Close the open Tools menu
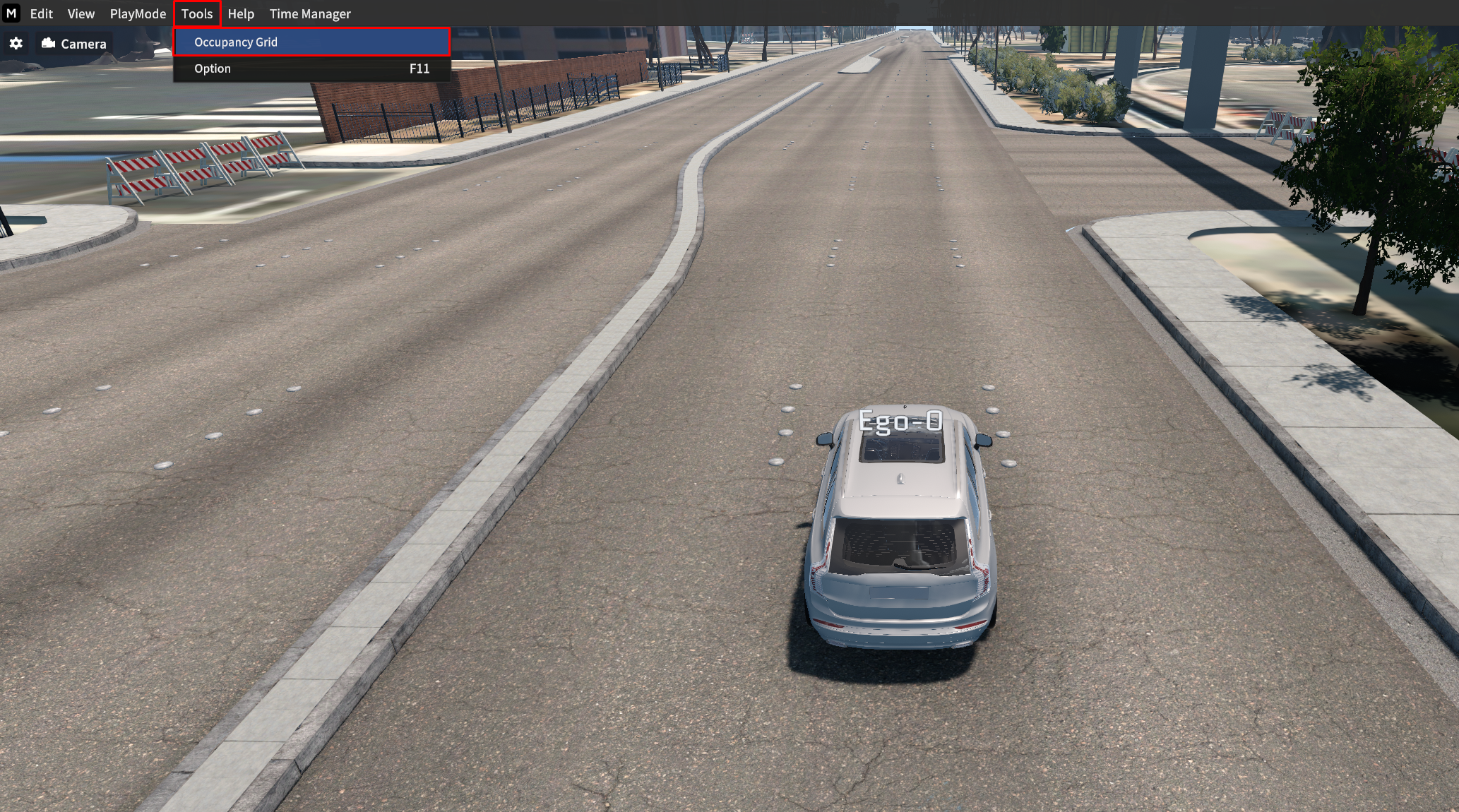The image size is (1459, 812). [197, 14]
